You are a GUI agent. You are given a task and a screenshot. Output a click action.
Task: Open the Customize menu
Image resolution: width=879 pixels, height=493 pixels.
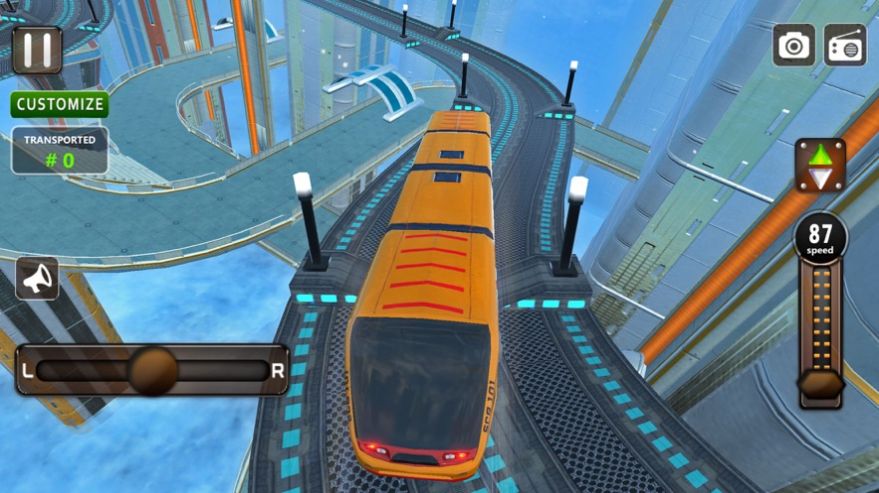[60, 104]
